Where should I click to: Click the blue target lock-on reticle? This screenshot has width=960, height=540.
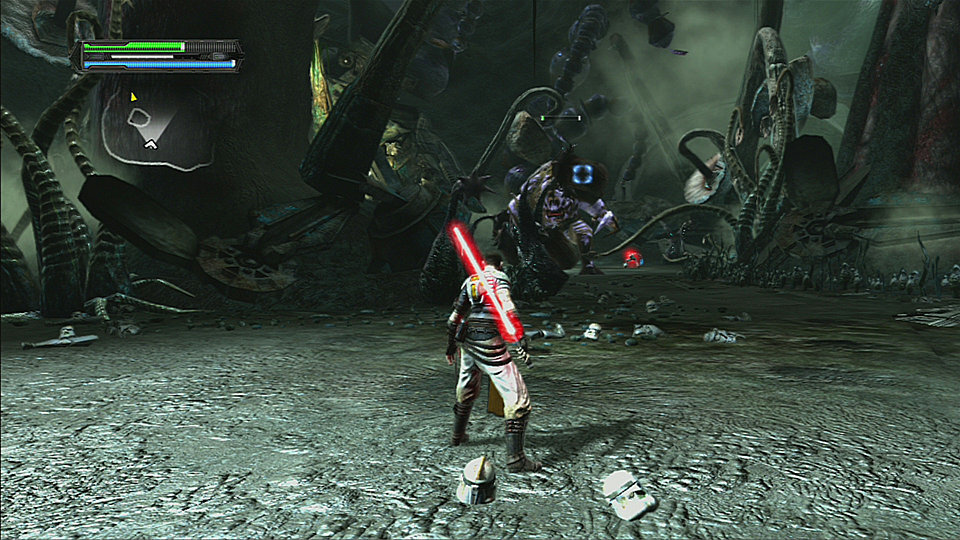pyautogui.click(x=584, y=174)
